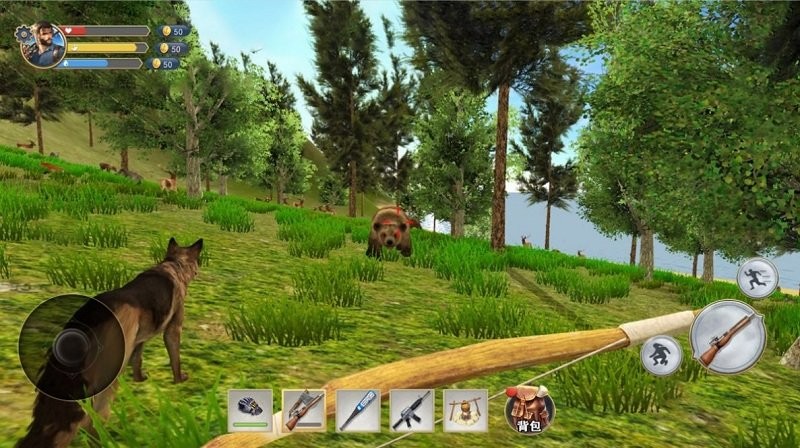Toggle the crouch figure button

point(661,355)
